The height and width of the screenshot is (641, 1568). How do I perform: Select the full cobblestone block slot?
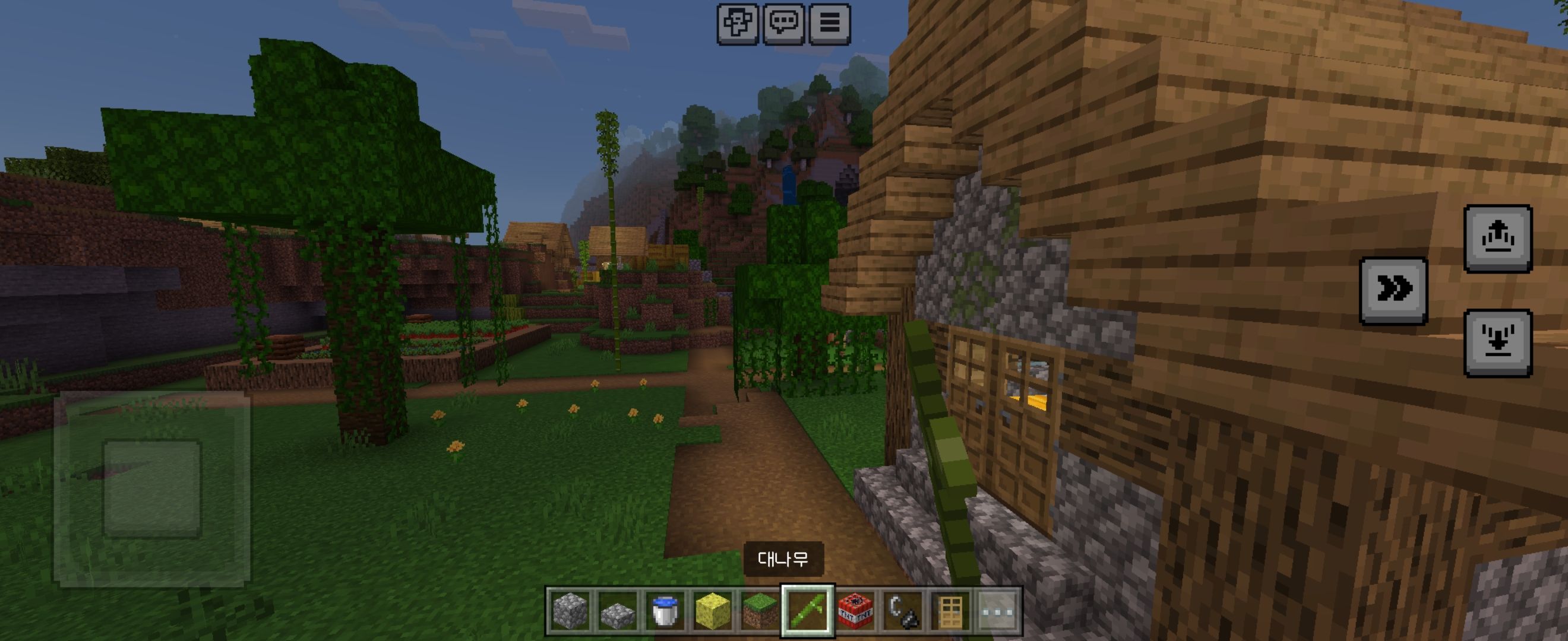coord(570,610)
